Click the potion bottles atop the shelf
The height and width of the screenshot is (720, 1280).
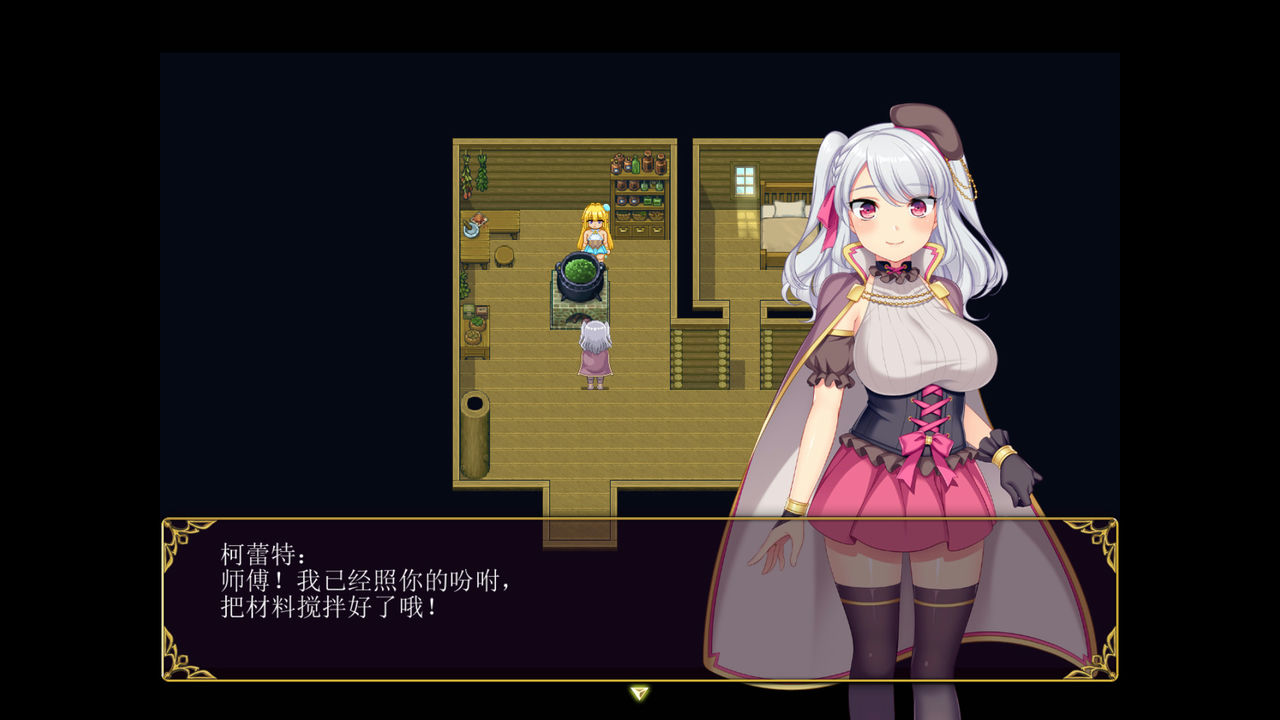pos(637,162)
